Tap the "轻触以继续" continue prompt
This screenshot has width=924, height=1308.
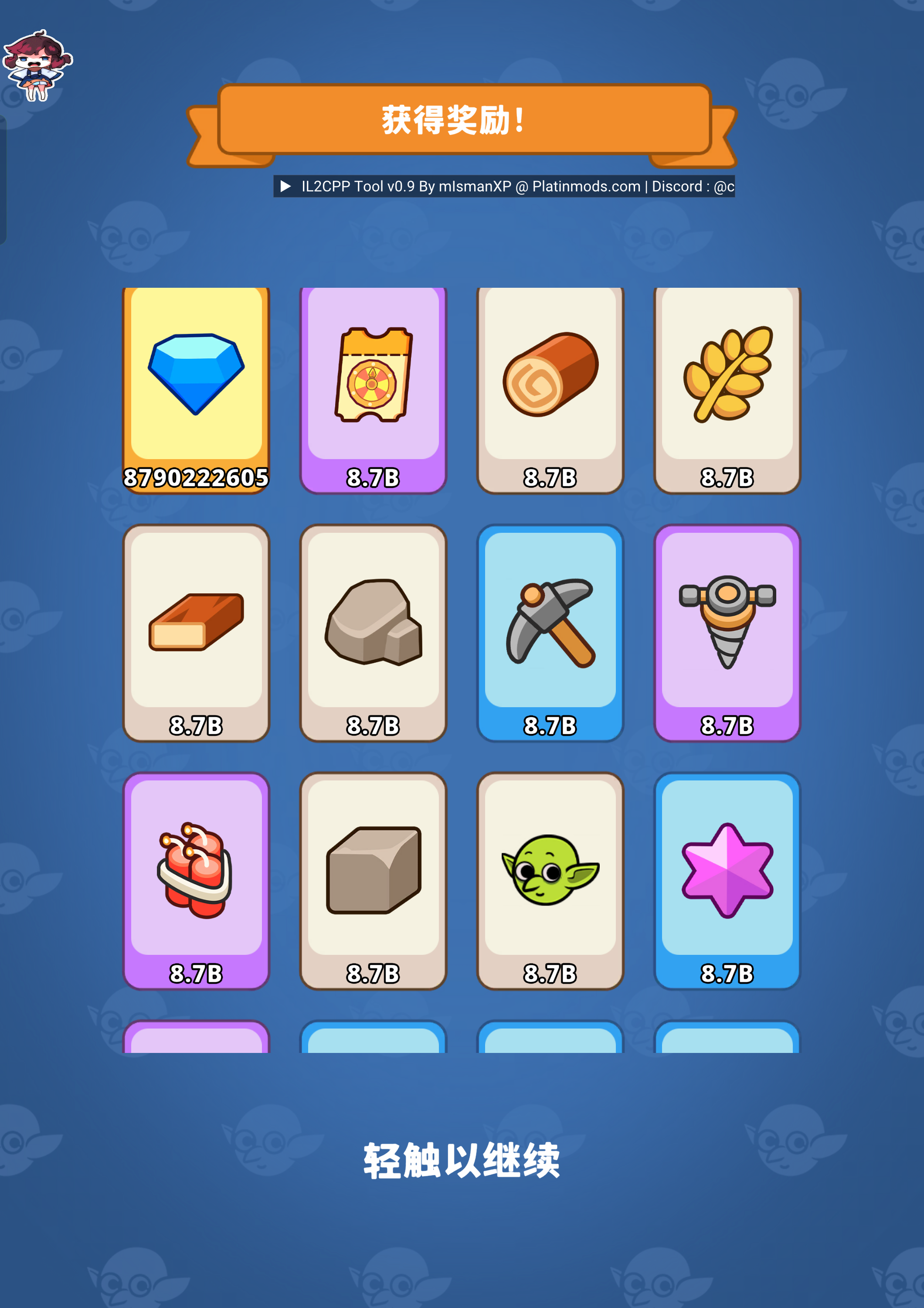pyautogui.click(x=462, y=1161)
